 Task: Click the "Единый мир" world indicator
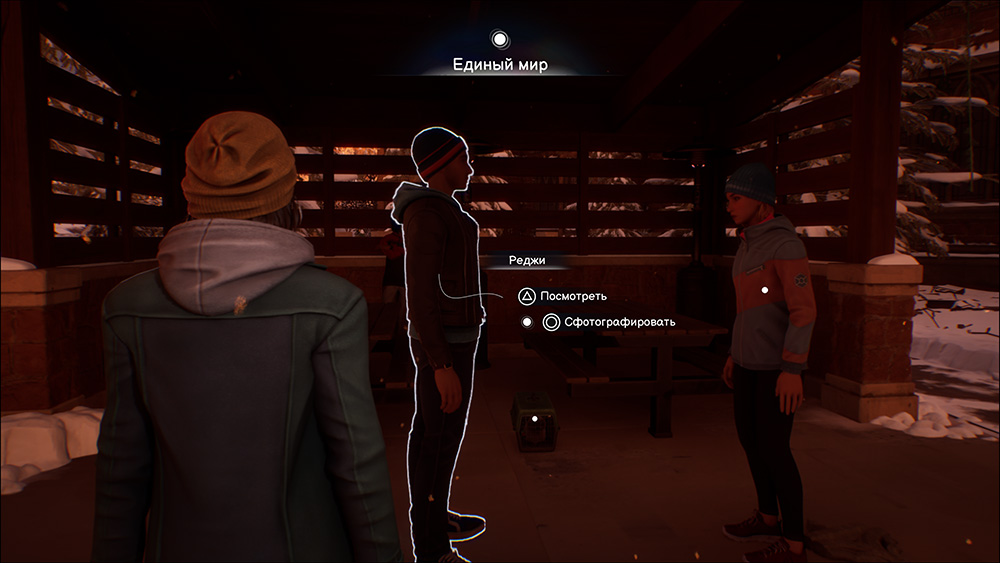pyautogui.click(x=500, y=65)
